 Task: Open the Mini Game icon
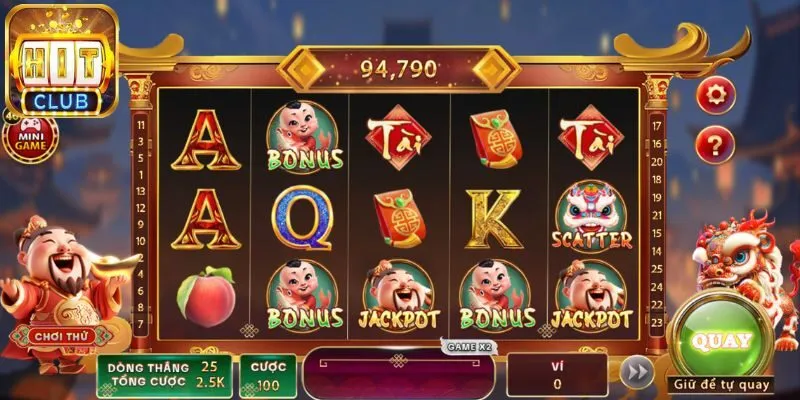coord(30,137)
